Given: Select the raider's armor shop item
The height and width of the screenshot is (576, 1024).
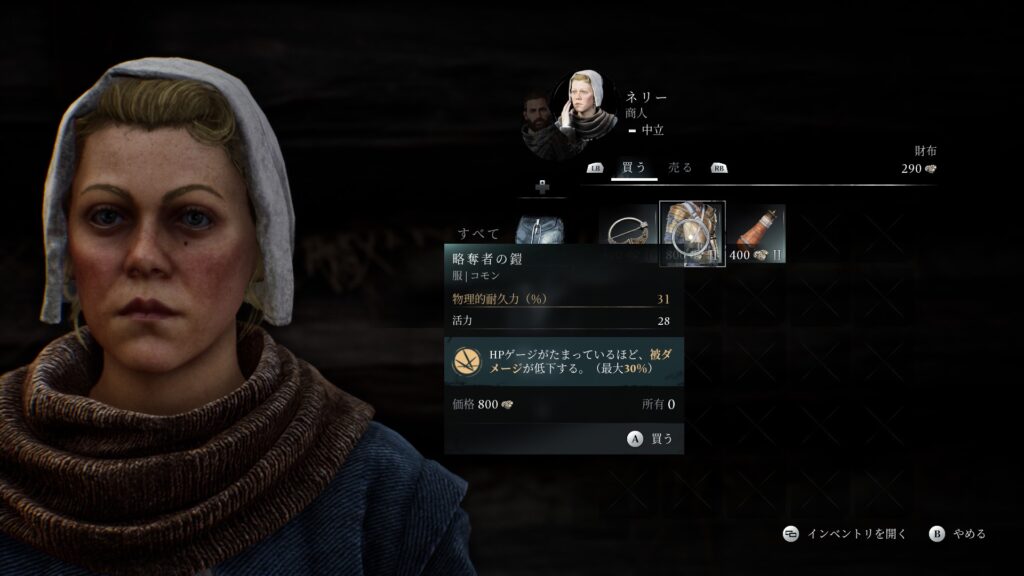Looking at the screenshot, I should (x=692, y=234).
